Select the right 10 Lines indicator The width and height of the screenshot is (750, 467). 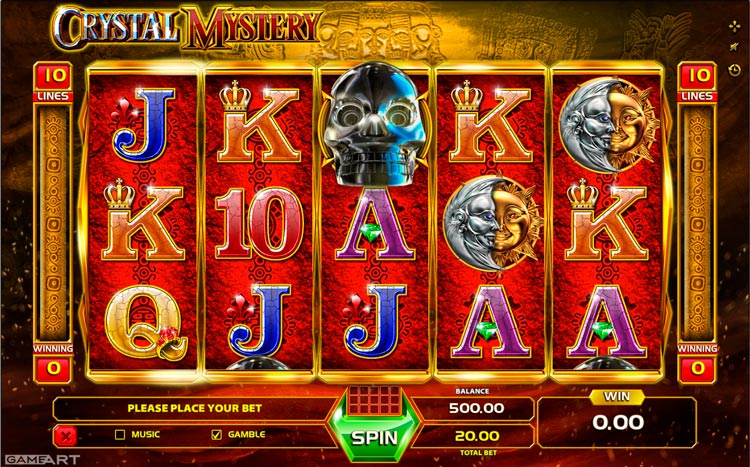click(x=698, y=79)
